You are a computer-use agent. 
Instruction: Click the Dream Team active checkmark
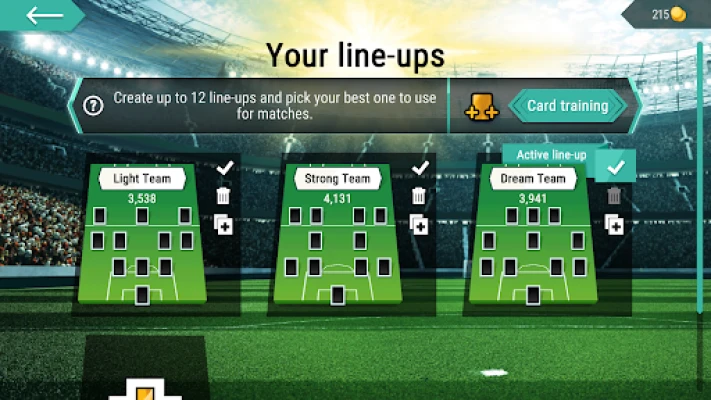click(x=616, y=167)
